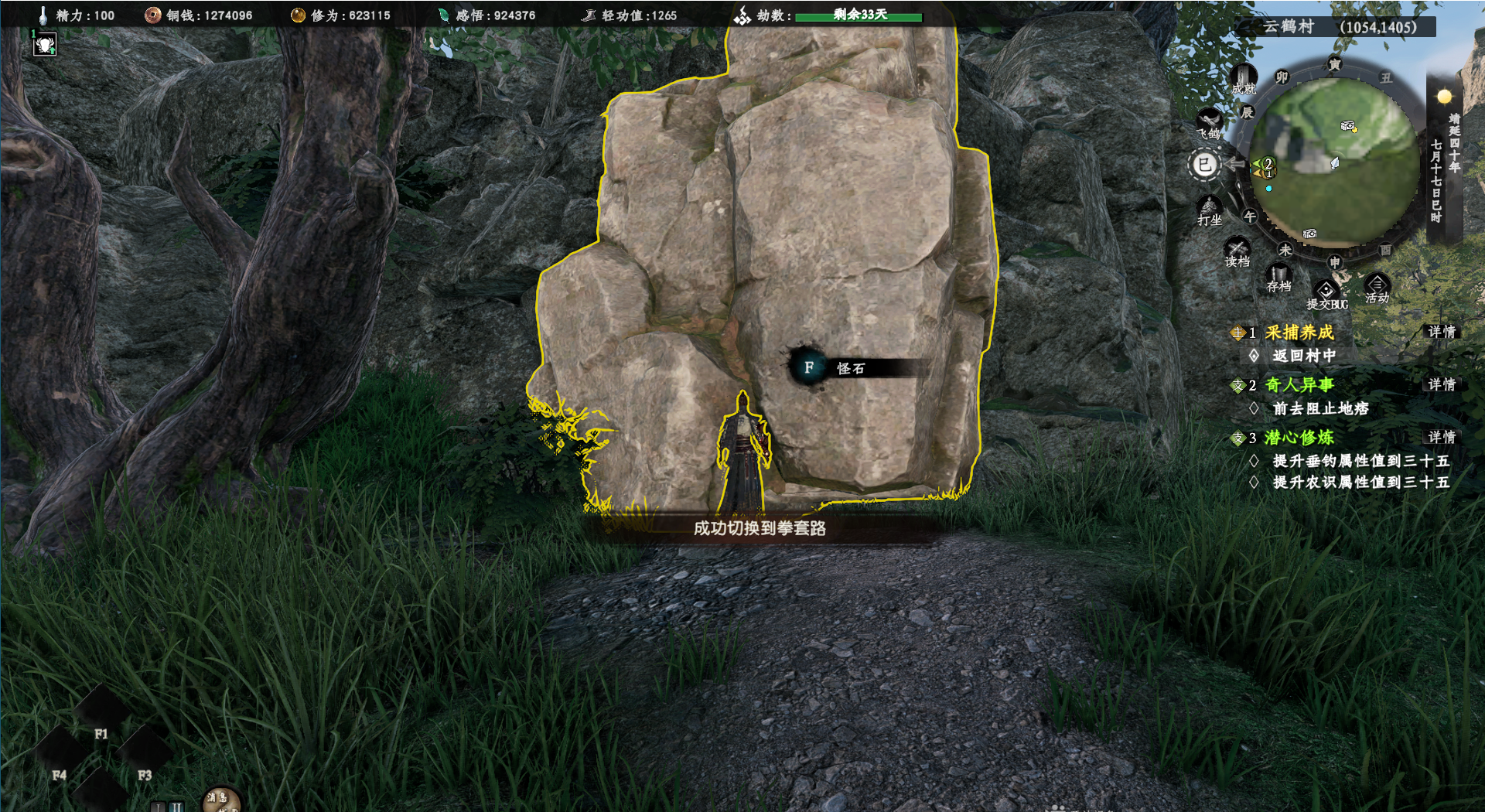Switch to skill set II
Image resolution: width=1485 pixels, height=812 pixels.
pos(176,807)
